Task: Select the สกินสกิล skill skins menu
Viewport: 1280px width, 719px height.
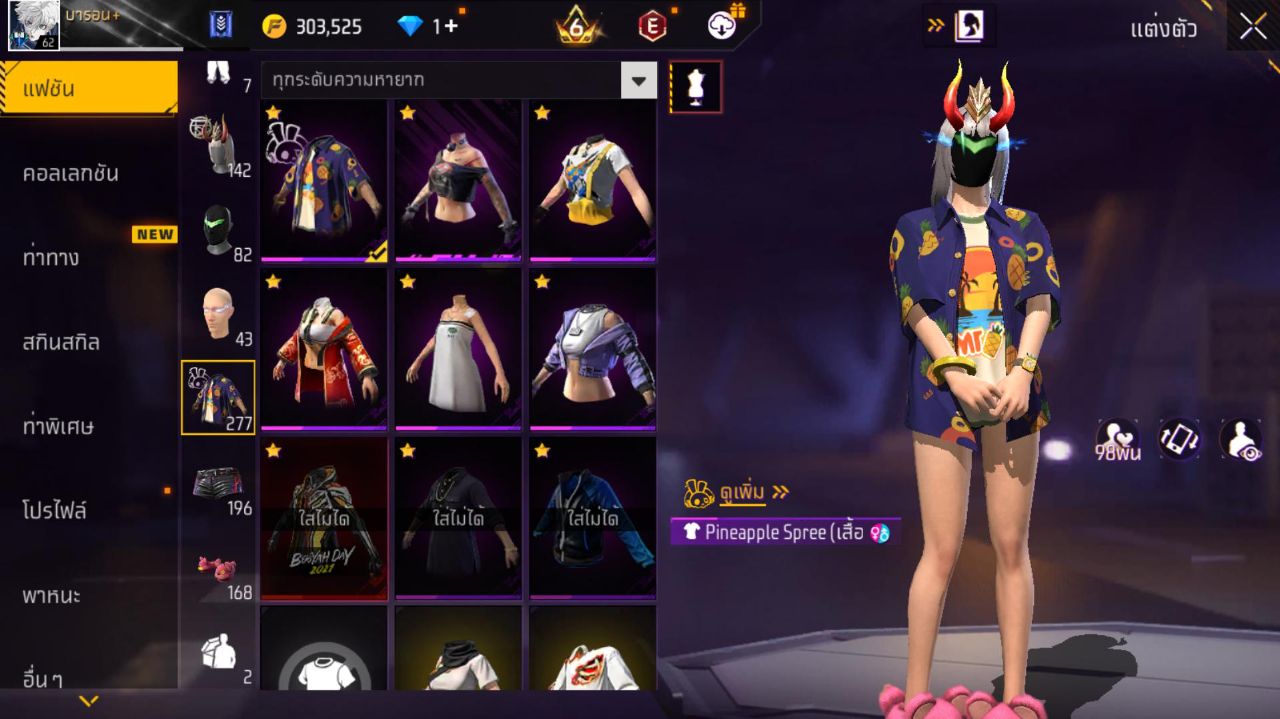Action: tap(61, 342)
